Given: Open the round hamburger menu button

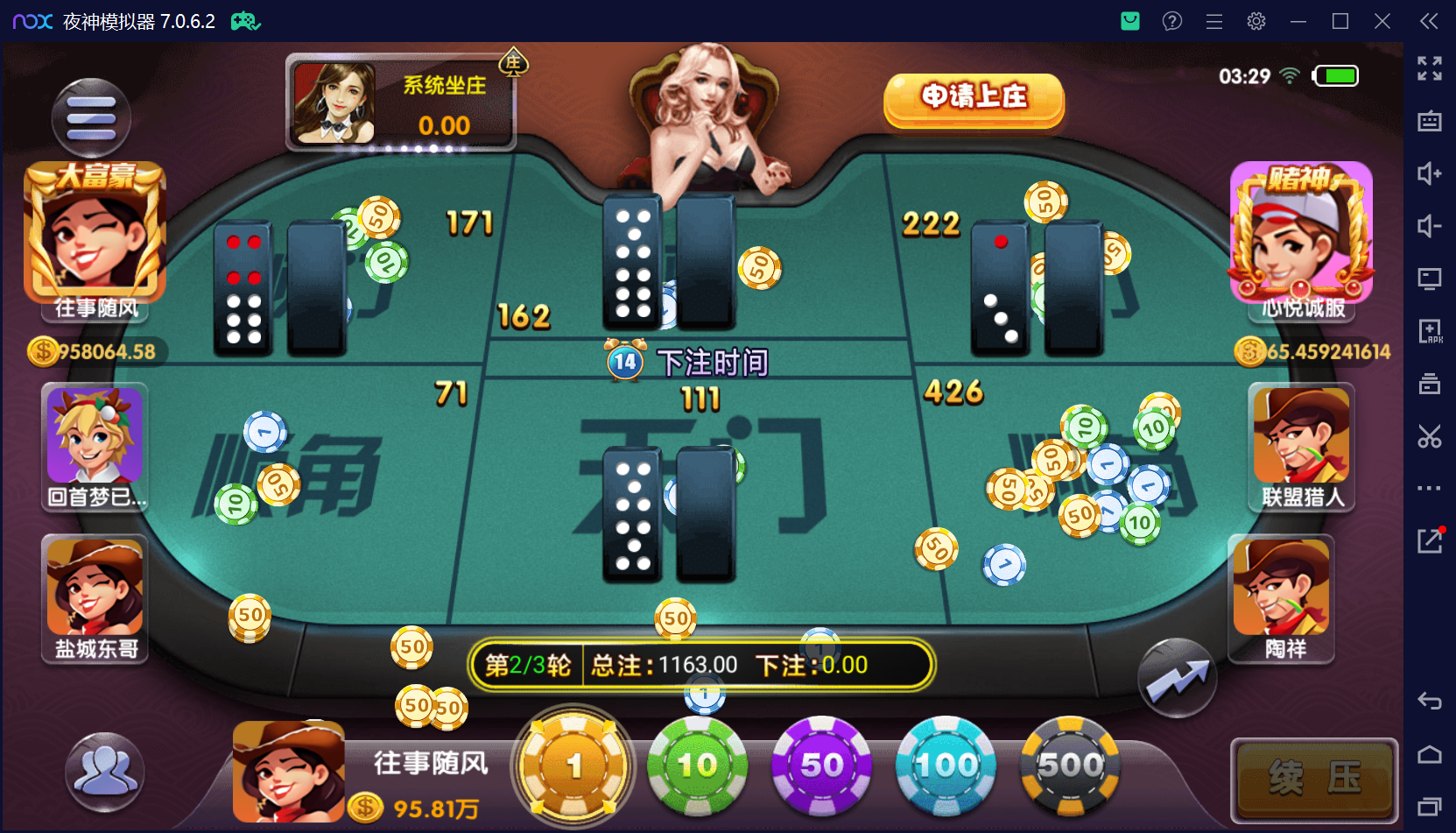Looking at the screenshot, I should pyautogui.click(x=91, y=118).
